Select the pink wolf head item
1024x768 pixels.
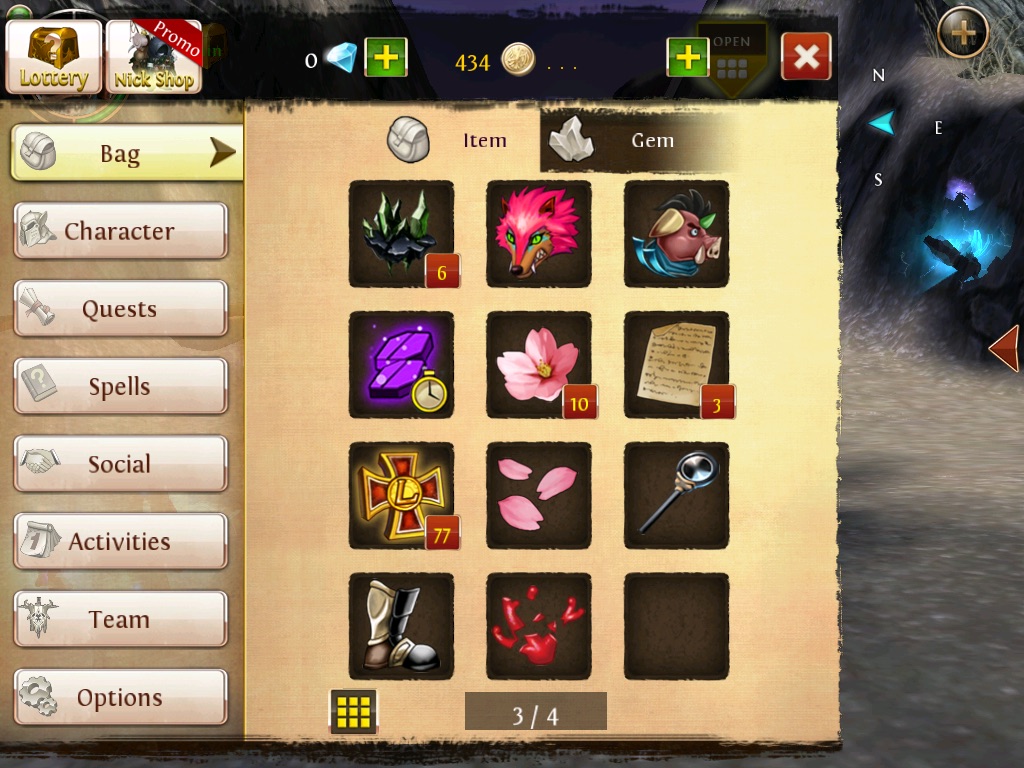coord(538,233)
